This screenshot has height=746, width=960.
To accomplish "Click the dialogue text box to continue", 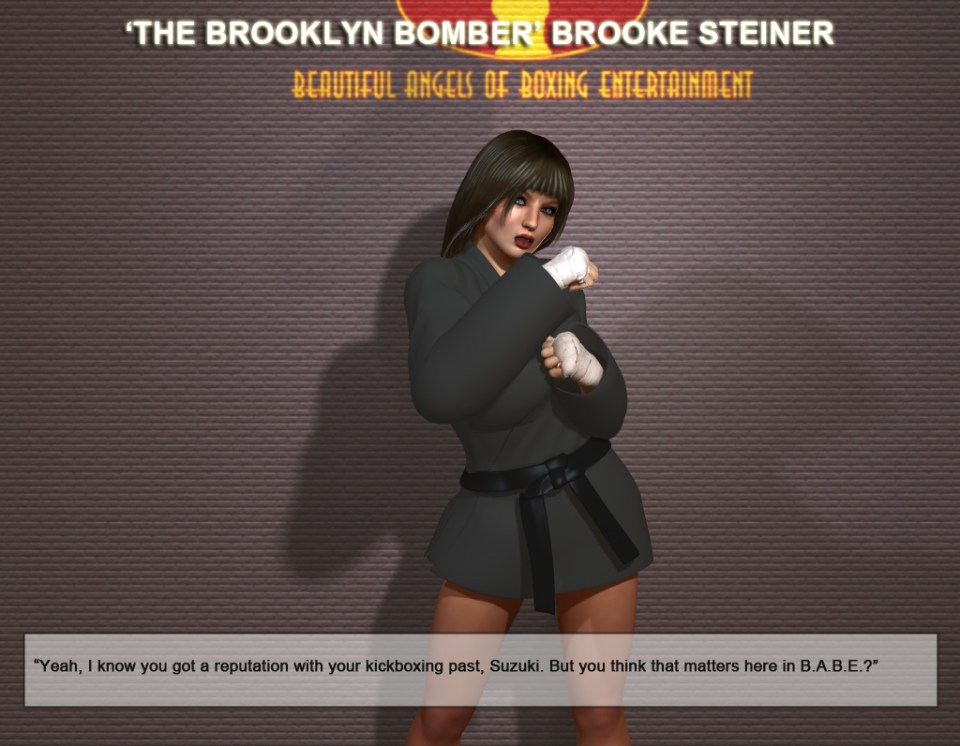I will coord(480,669).
